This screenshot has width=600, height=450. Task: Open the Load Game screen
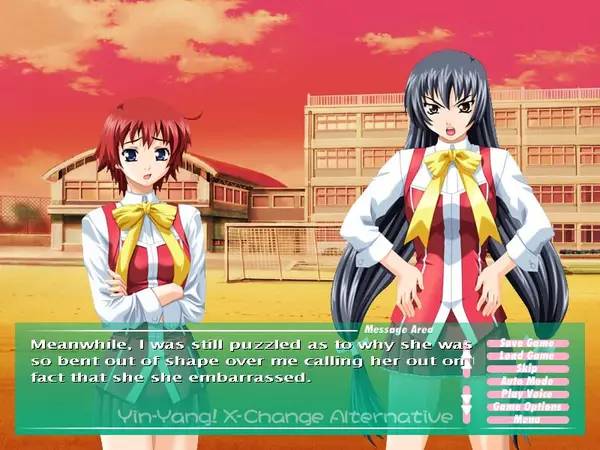(527, 356)
